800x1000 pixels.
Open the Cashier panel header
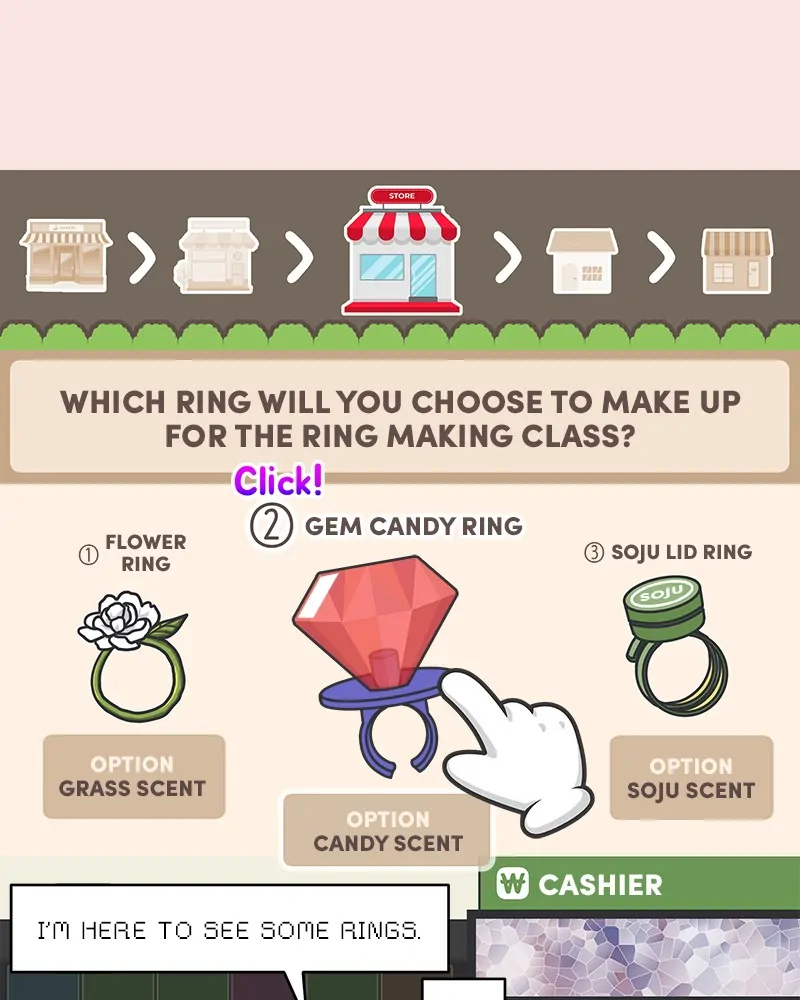[638, 884]
